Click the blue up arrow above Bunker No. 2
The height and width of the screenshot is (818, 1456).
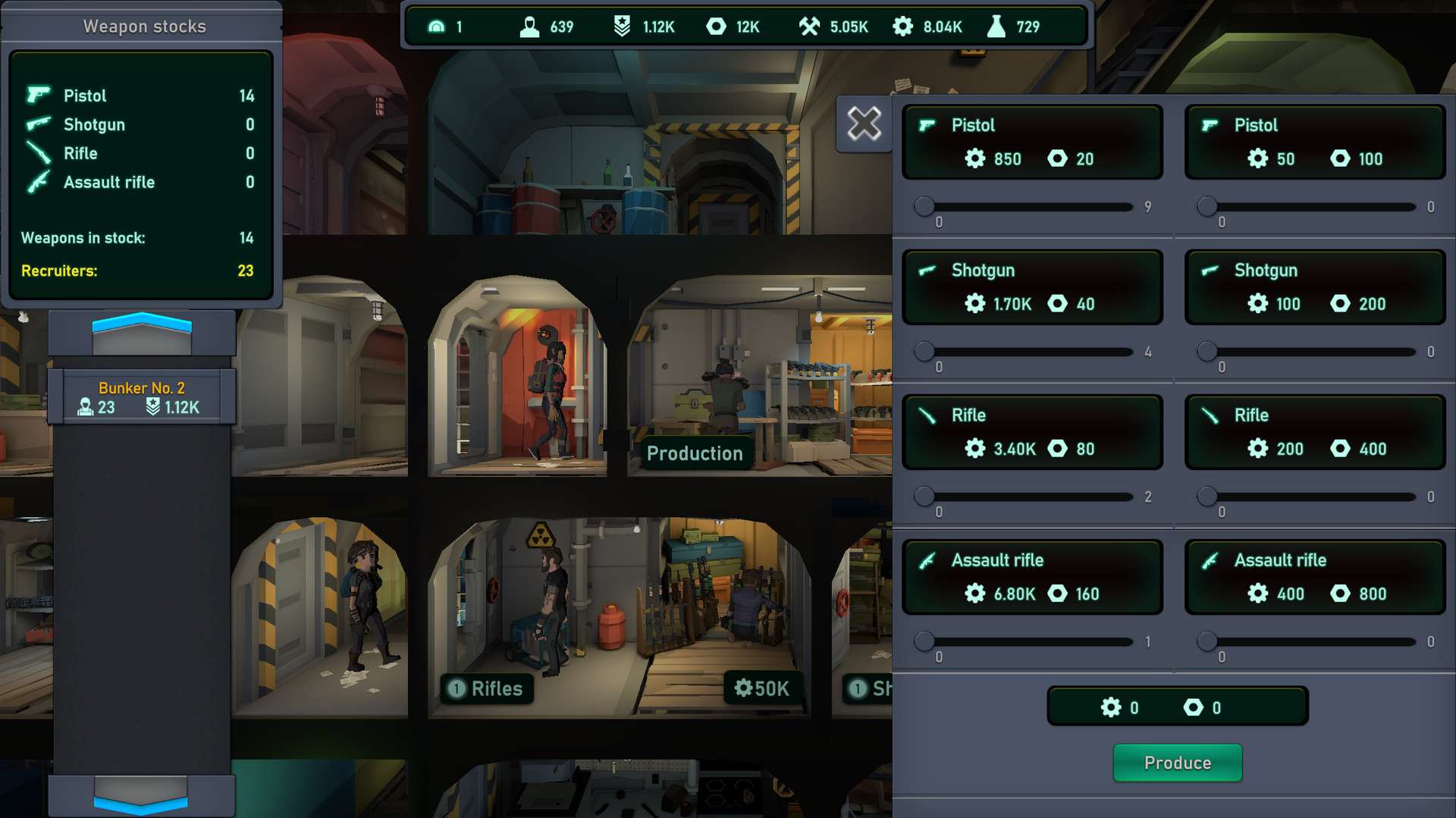(142, 328)
